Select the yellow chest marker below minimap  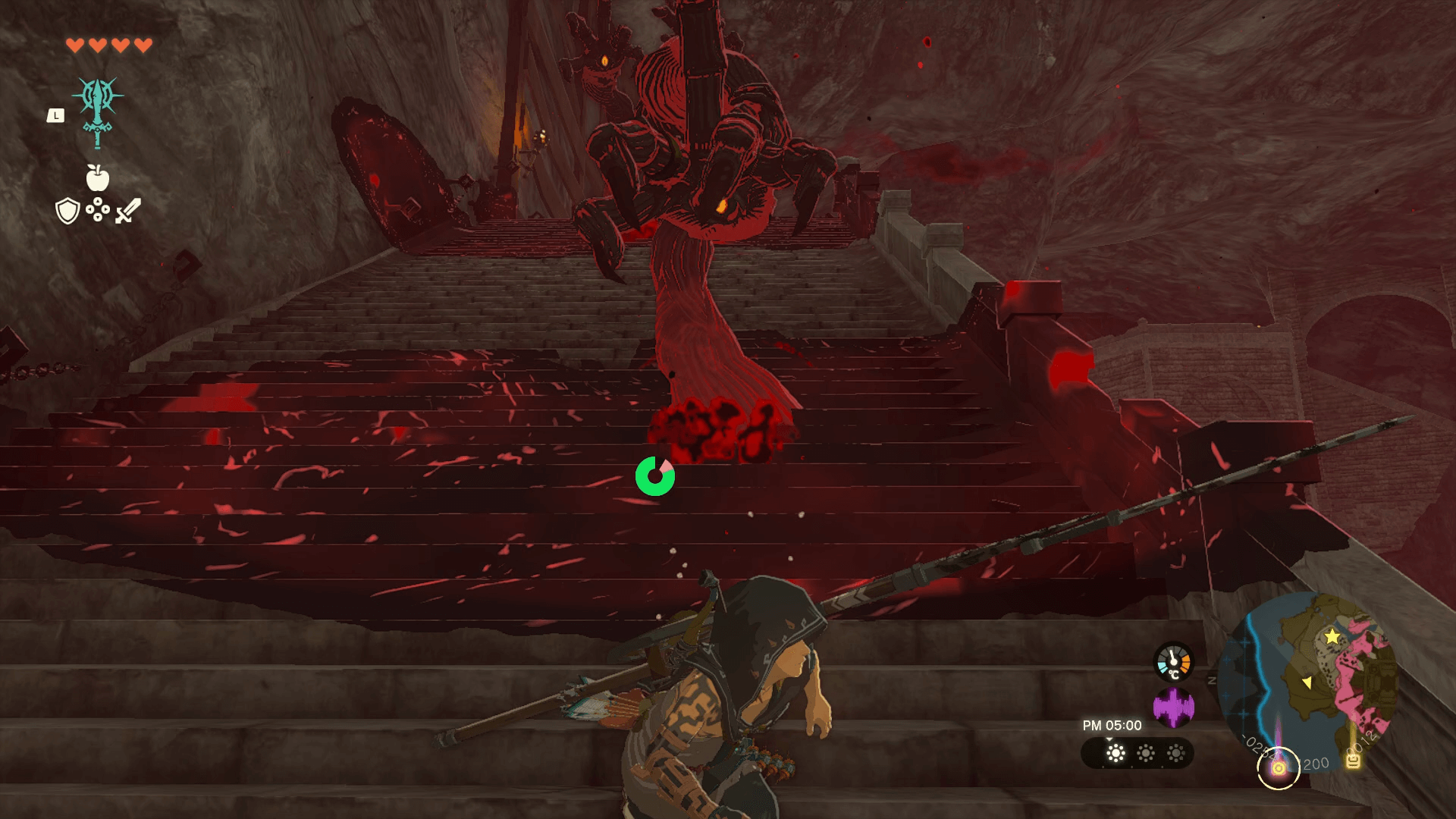(1353, 761)
